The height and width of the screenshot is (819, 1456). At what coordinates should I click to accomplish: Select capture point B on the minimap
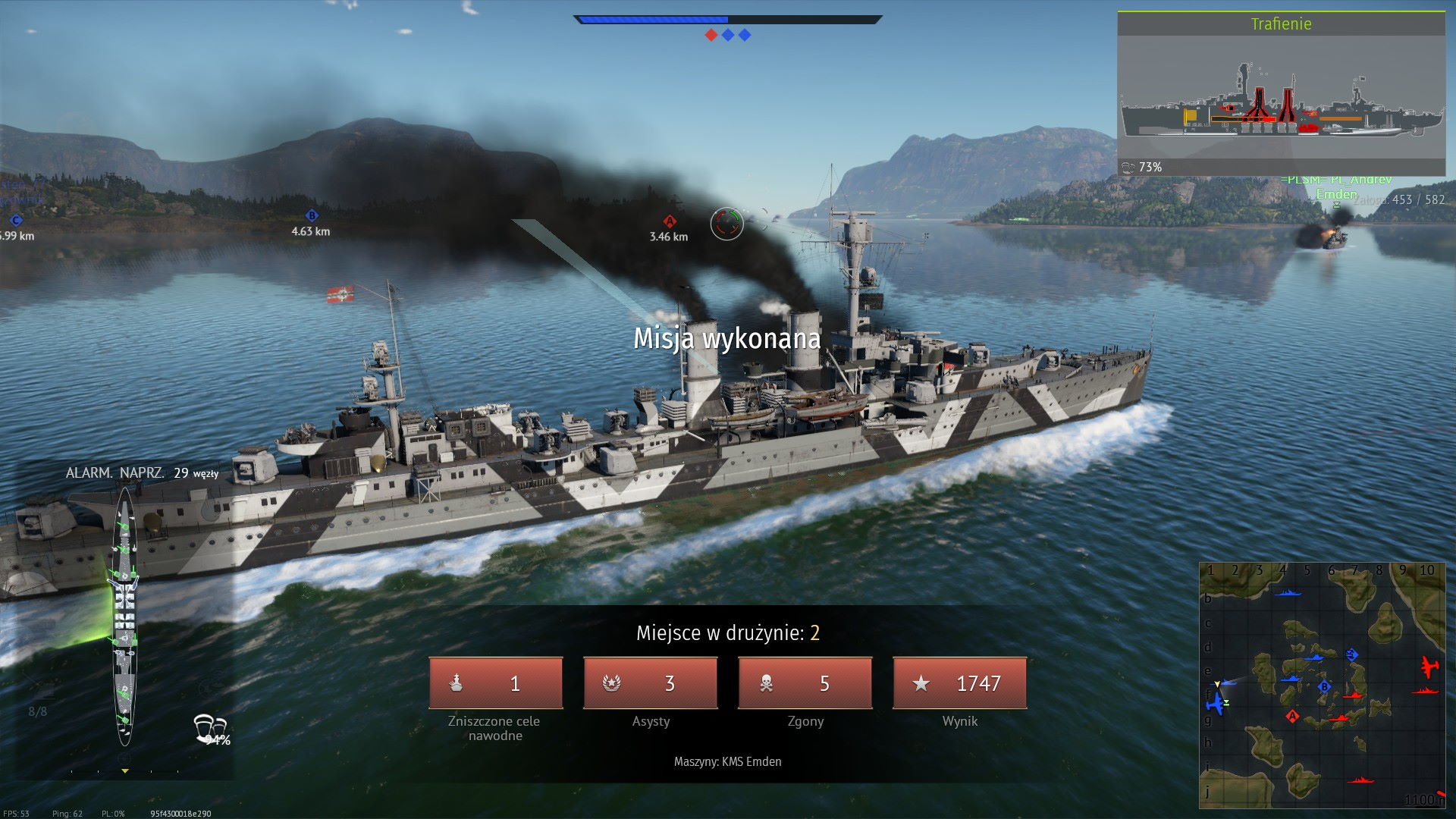point(1324,687)
